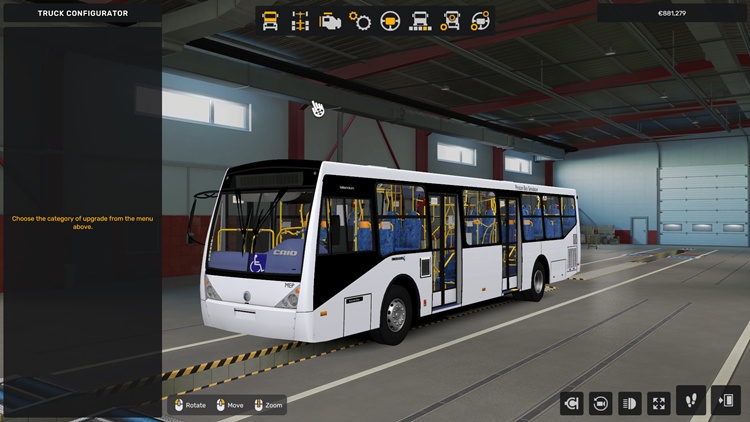Open the steering wheel interior category

click(x=390, y=20)
